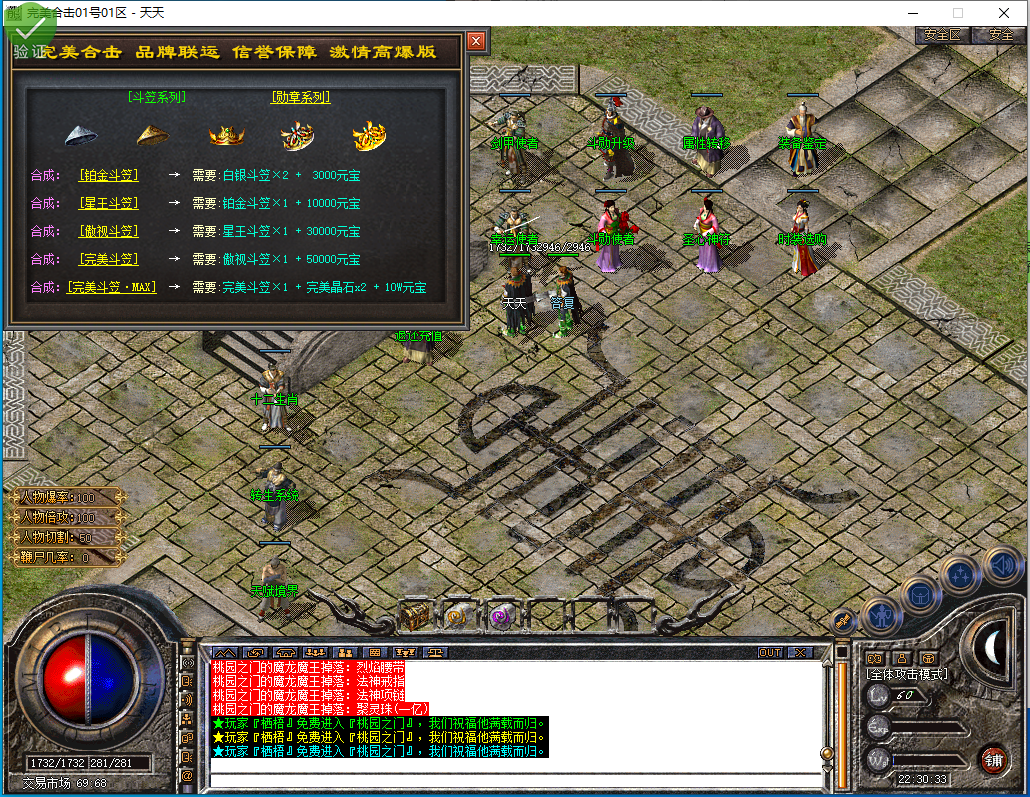Craft the 铂金斗笠 platinum hat
1030x797 pixels.
[109, 175]
